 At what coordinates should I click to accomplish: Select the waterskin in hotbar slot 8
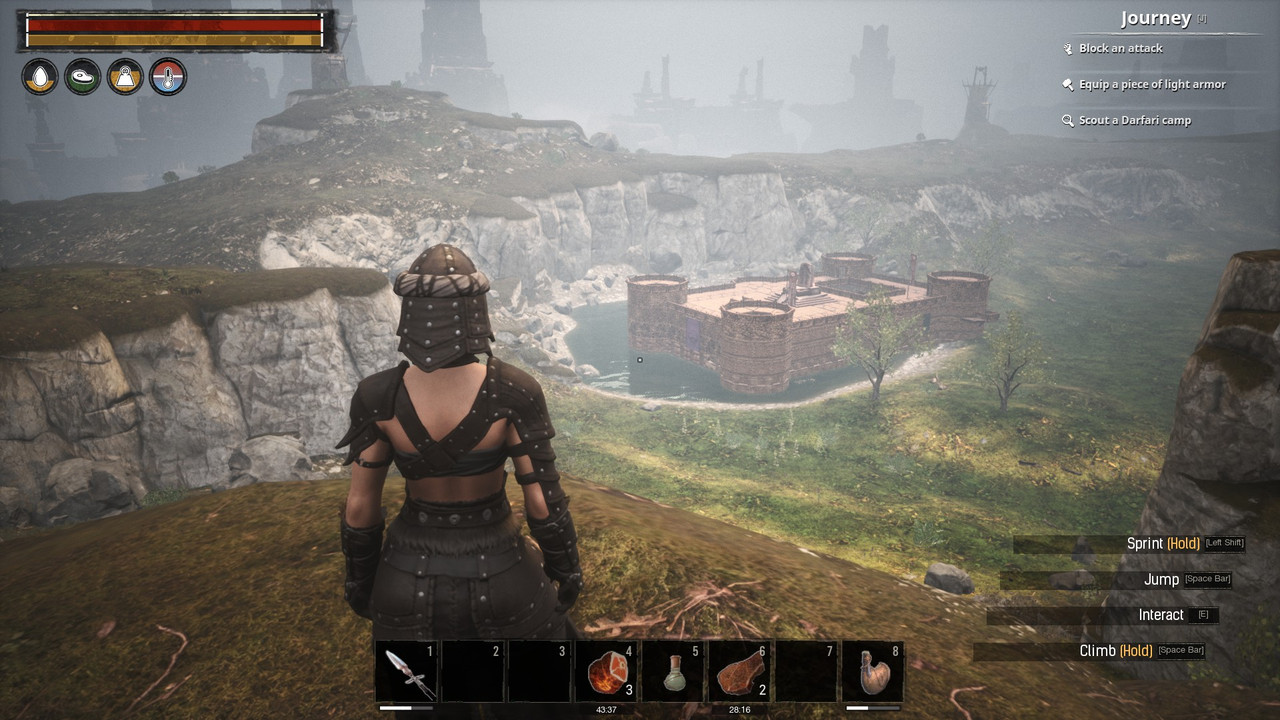coord(872,671)
